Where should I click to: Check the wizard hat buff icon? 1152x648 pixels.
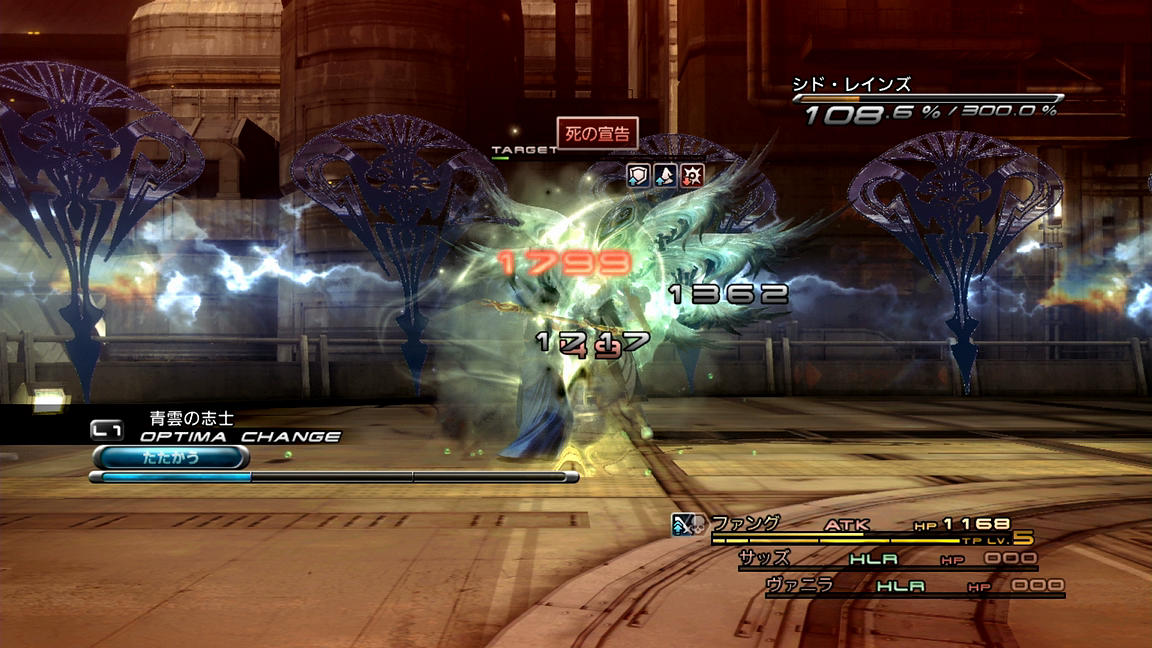click(x=664, y=176)
